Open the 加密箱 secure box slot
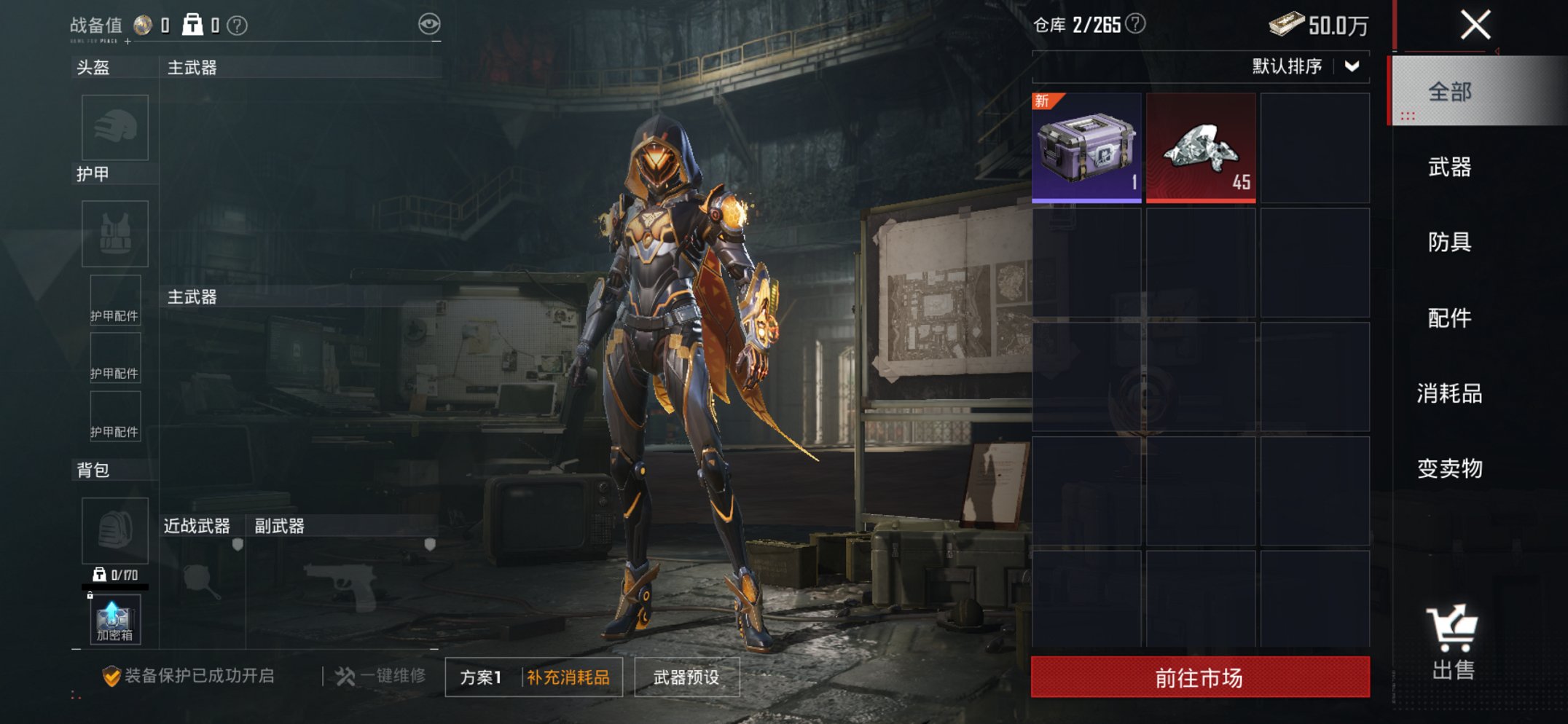Image resolution: width=1568 pixels, height=724 pixels. point(114,620)
